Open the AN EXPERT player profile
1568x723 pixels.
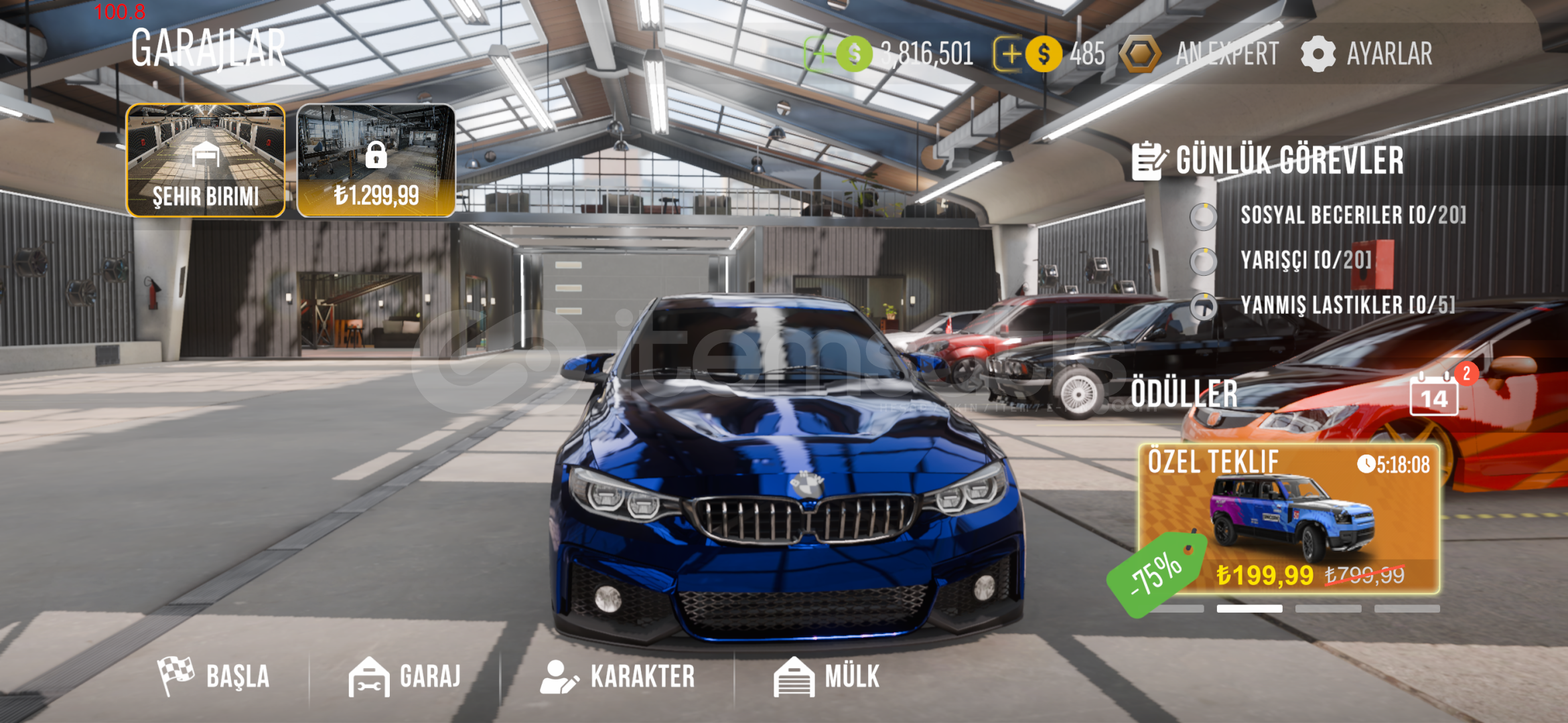tap(1201, 54)
